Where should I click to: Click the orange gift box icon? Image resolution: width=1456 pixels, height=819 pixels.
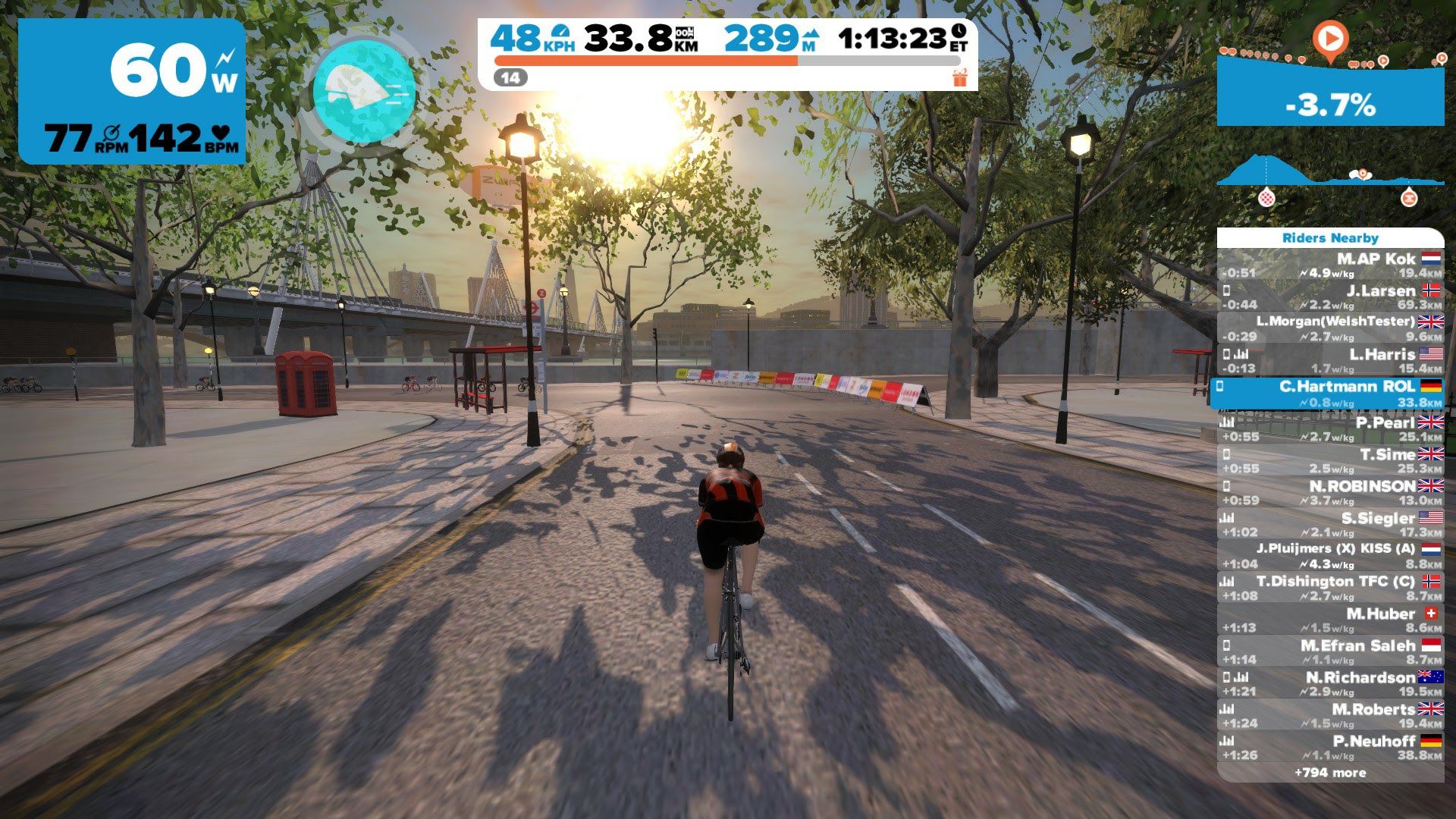(x=960, y=77)
